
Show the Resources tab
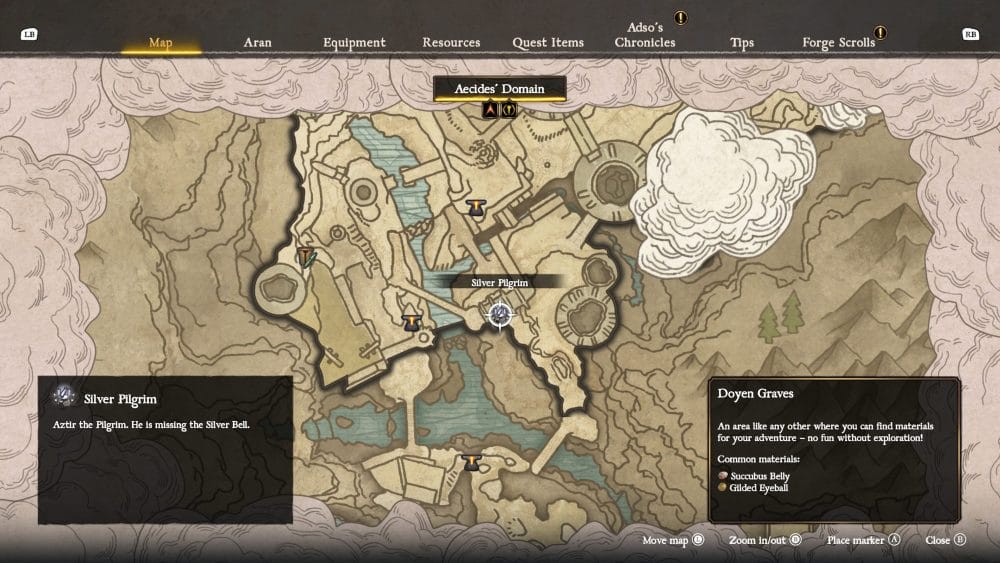click(x=451, y=43)
